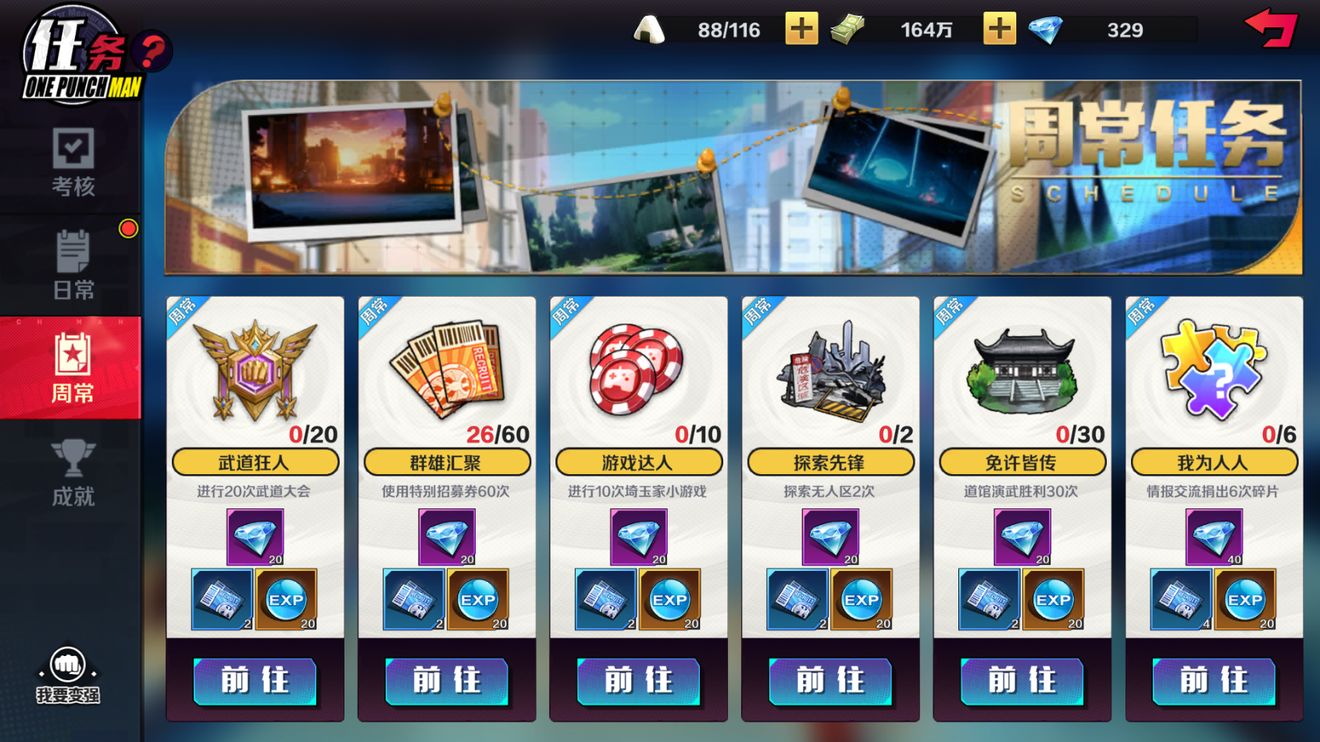Click the puzzle pieces icon on 我为人人 card
The image size is (1320, 742).
(1213, 370)
